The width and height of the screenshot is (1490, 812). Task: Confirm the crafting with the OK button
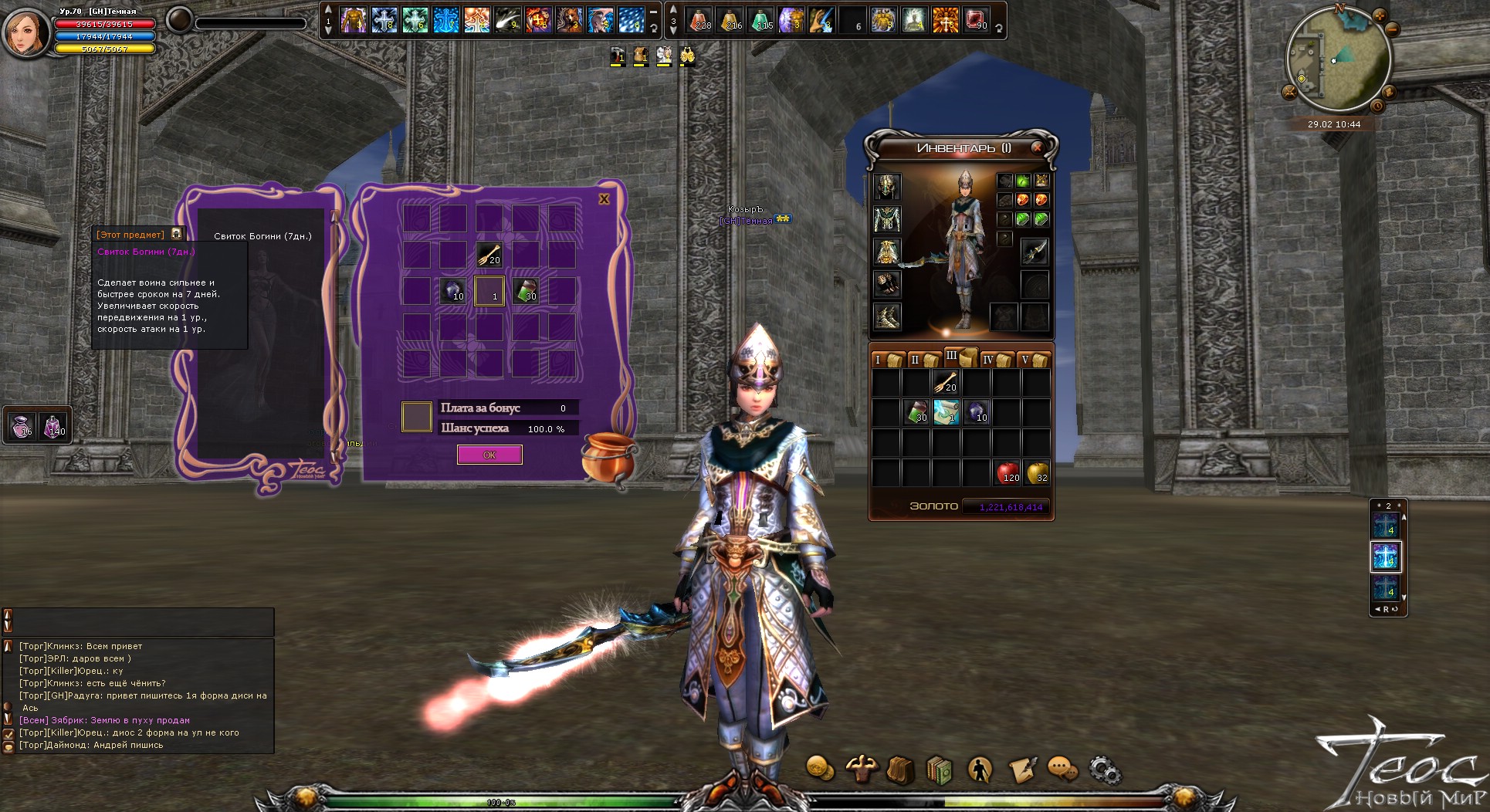(489, 455)
